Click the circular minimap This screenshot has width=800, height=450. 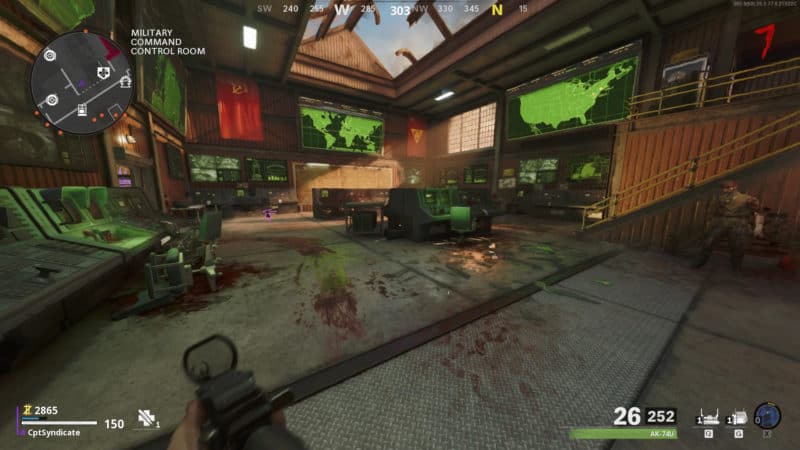tap(80, 82)
